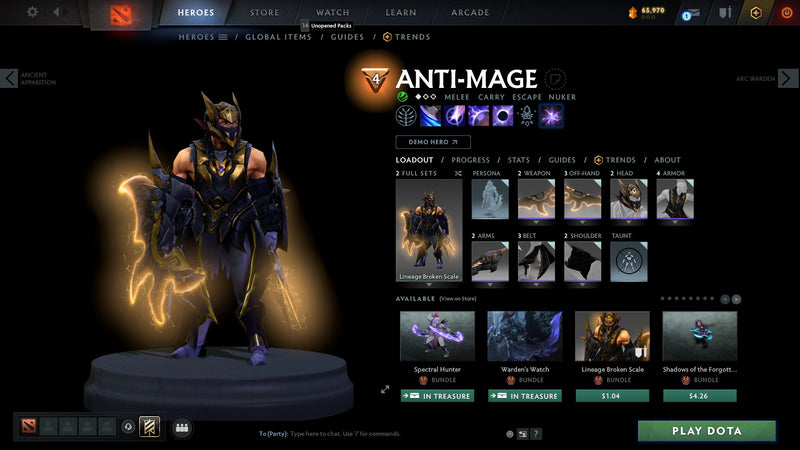Open the About hero tab

[x=667, y=160]
